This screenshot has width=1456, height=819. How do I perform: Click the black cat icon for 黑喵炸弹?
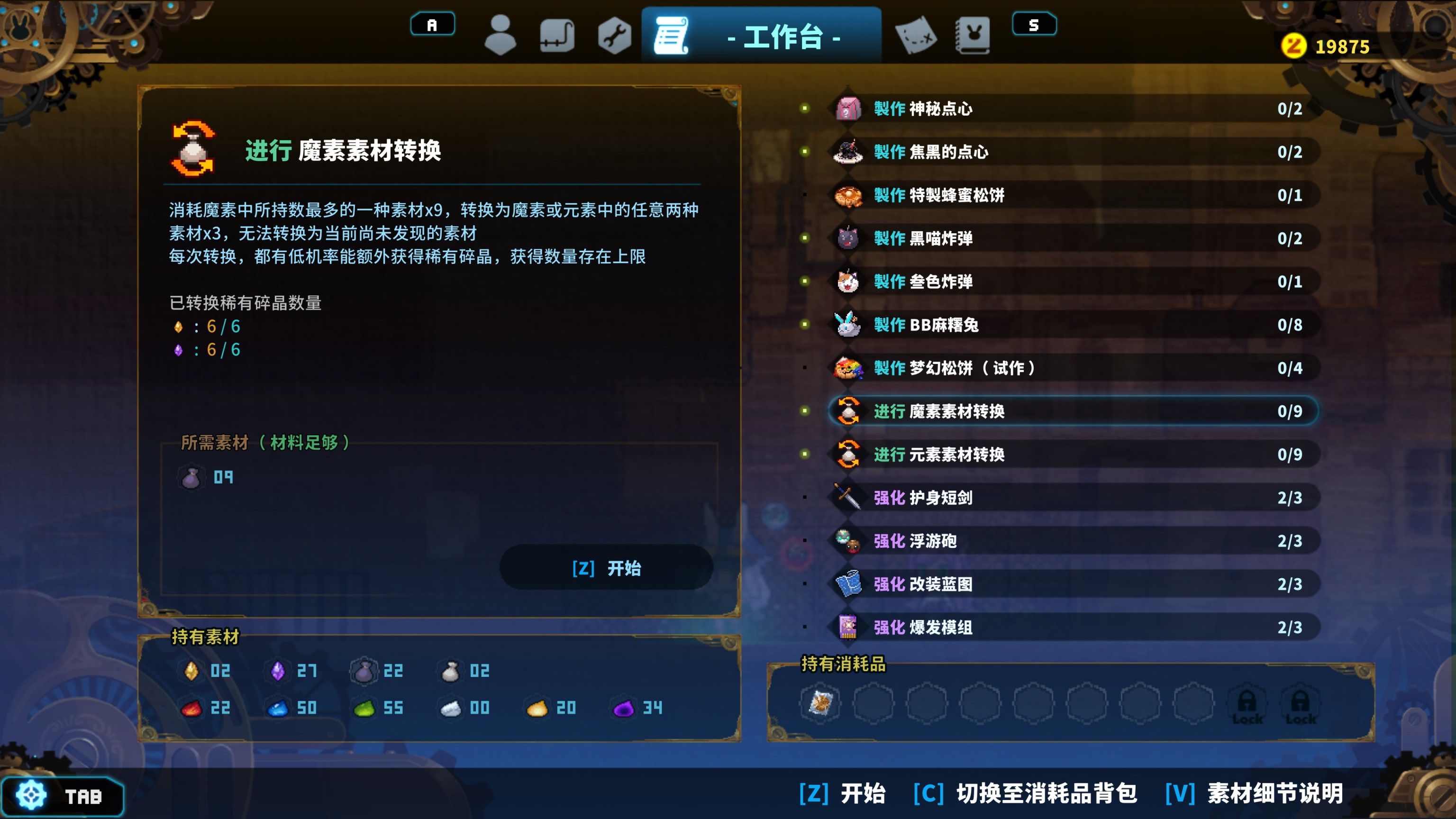coord(847,238)
